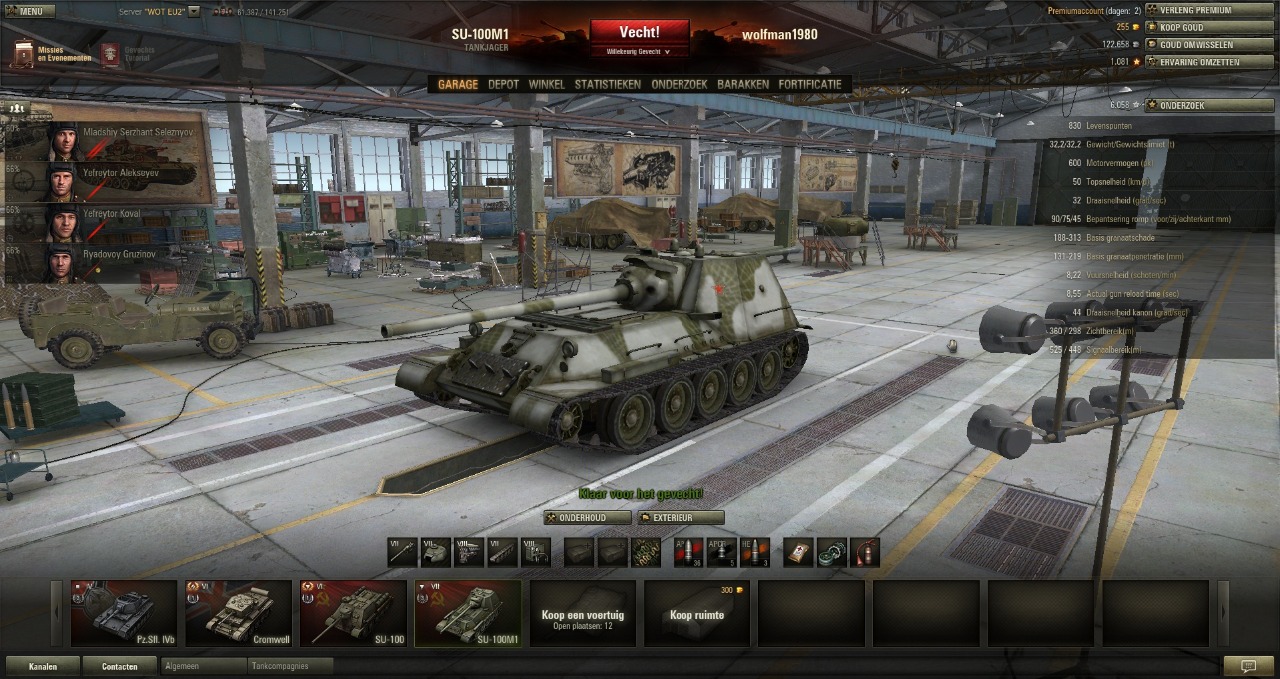
Task: Open the BARAKKEN tab
Action: click(743, 85)
